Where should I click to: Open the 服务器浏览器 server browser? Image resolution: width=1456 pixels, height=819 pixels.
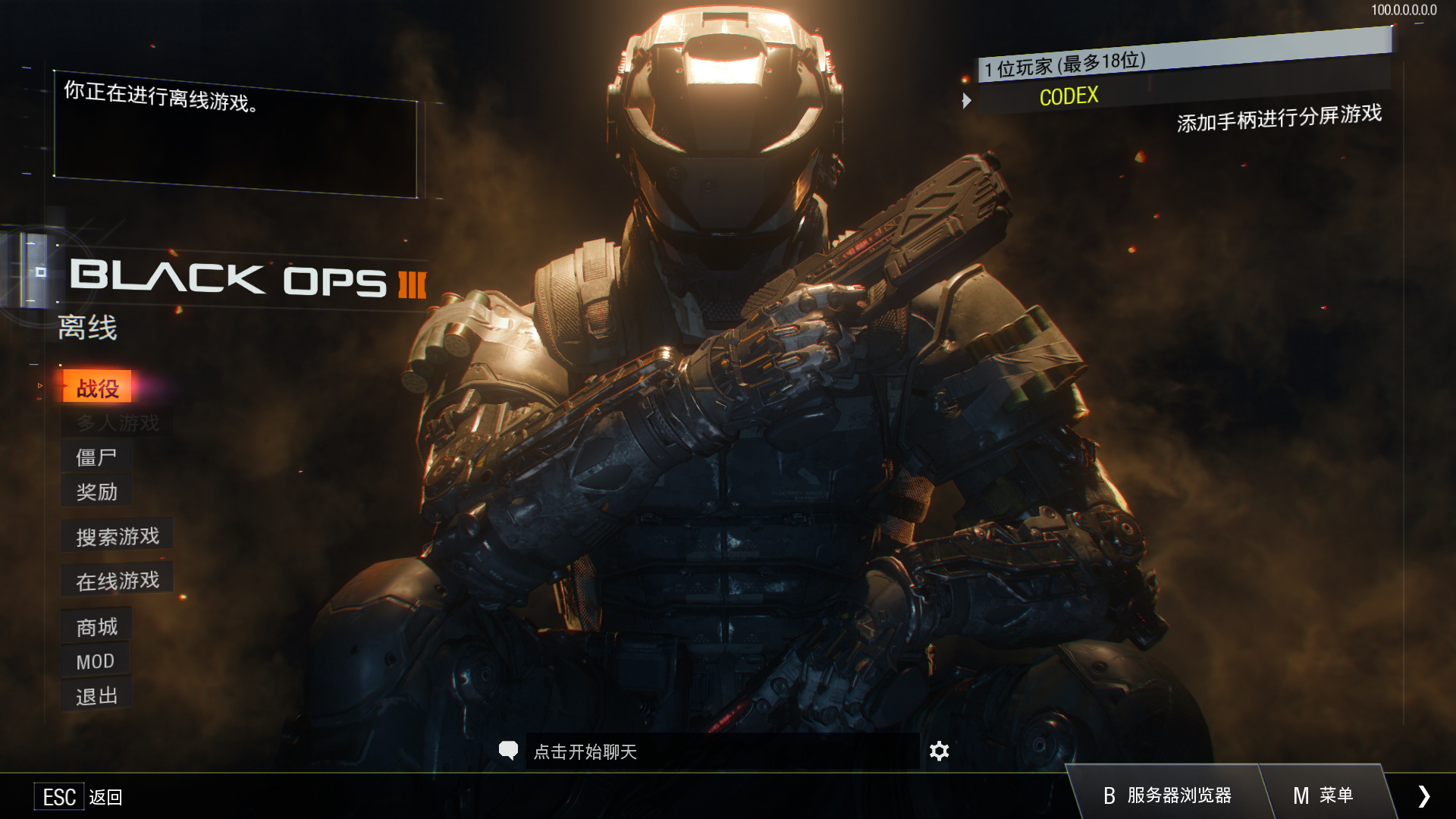(1167, 795)
